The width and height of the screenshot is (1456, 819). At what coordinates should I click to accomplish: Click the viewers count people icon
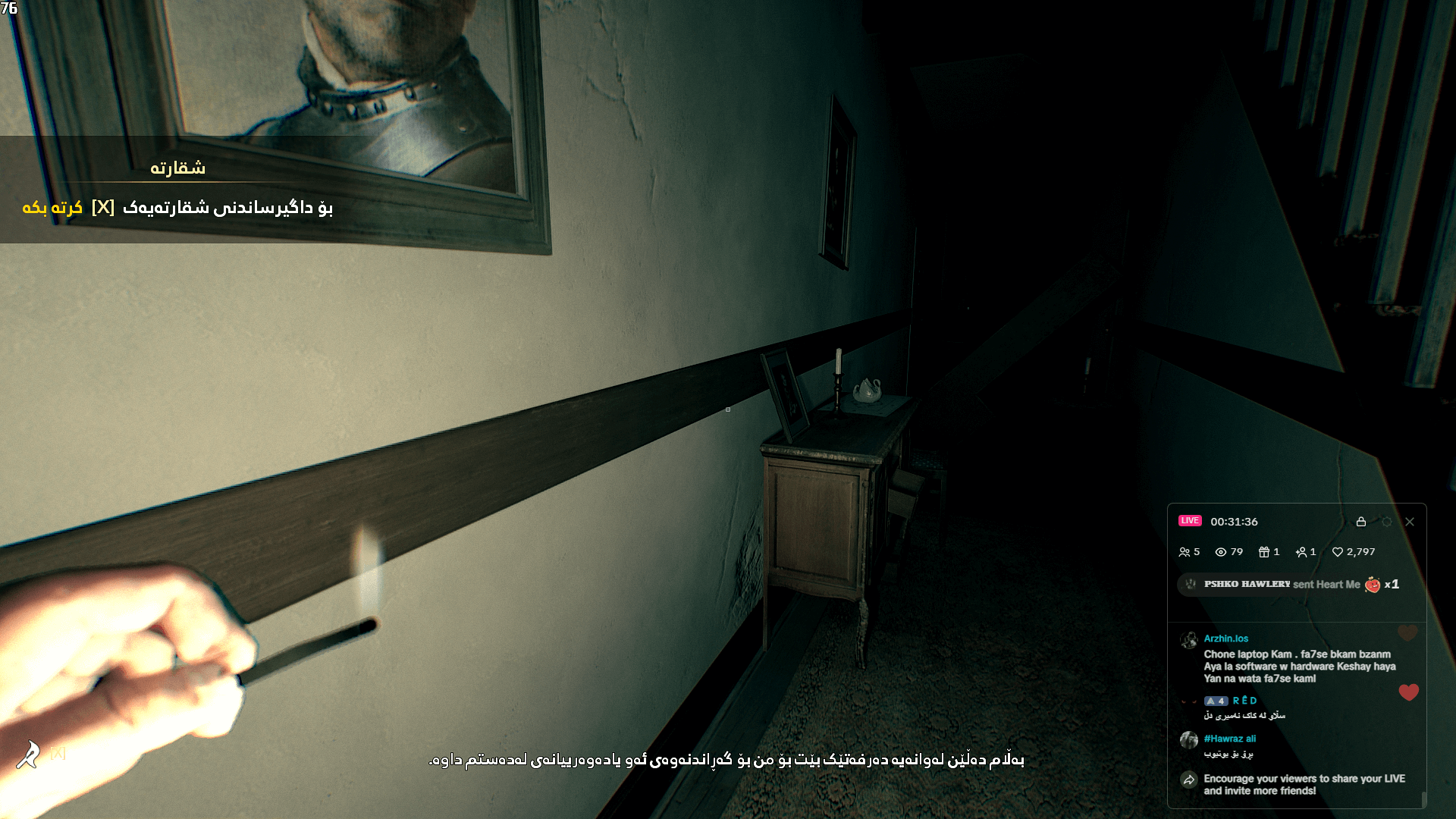(1185, 552)
